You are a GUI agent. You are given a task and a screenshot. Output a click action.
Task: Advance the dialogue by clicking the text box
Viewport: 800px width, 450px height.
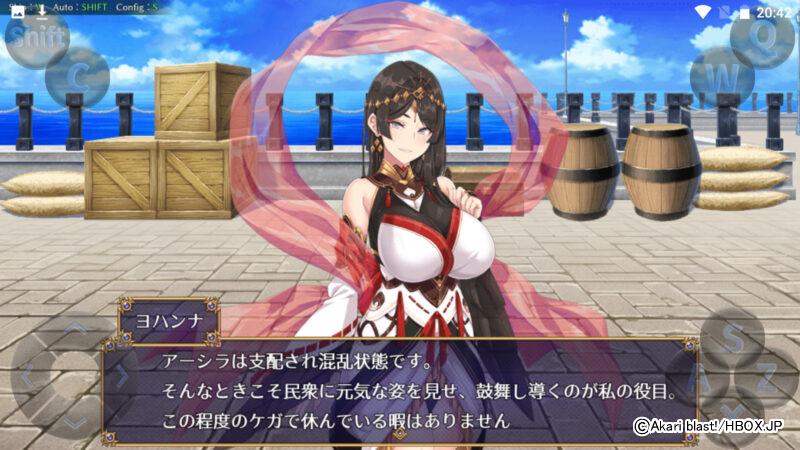click(x=400, y=390)
